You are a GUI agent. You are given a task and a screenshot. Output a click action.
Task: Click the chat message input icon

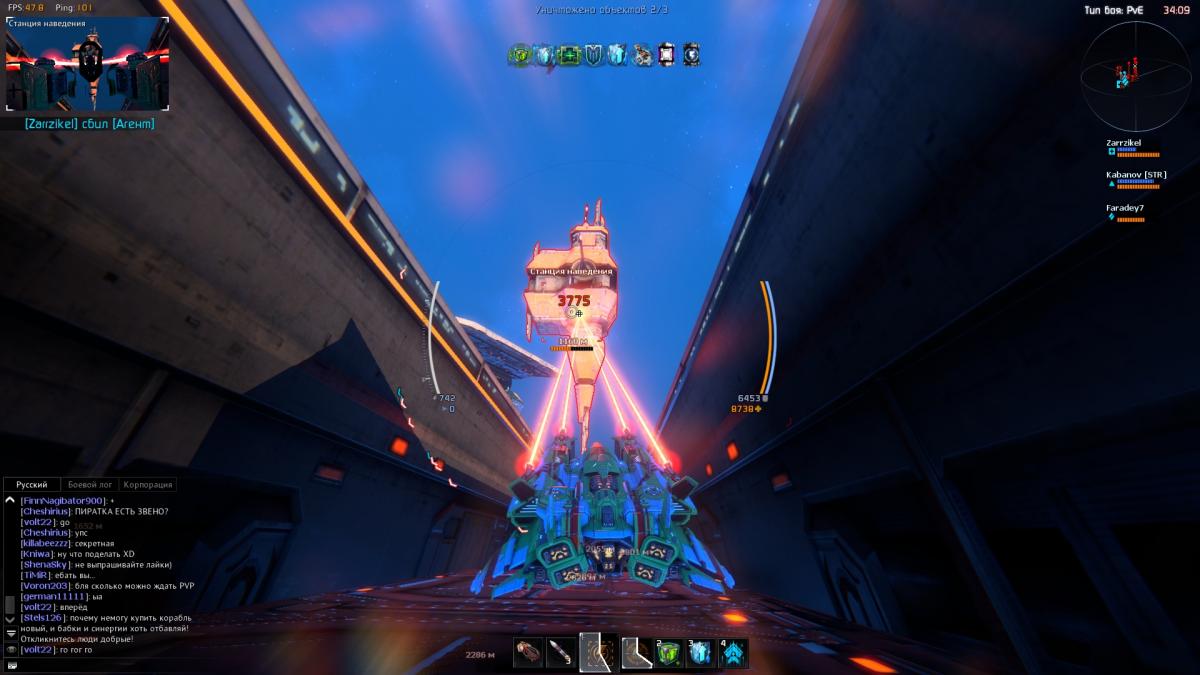11,665
